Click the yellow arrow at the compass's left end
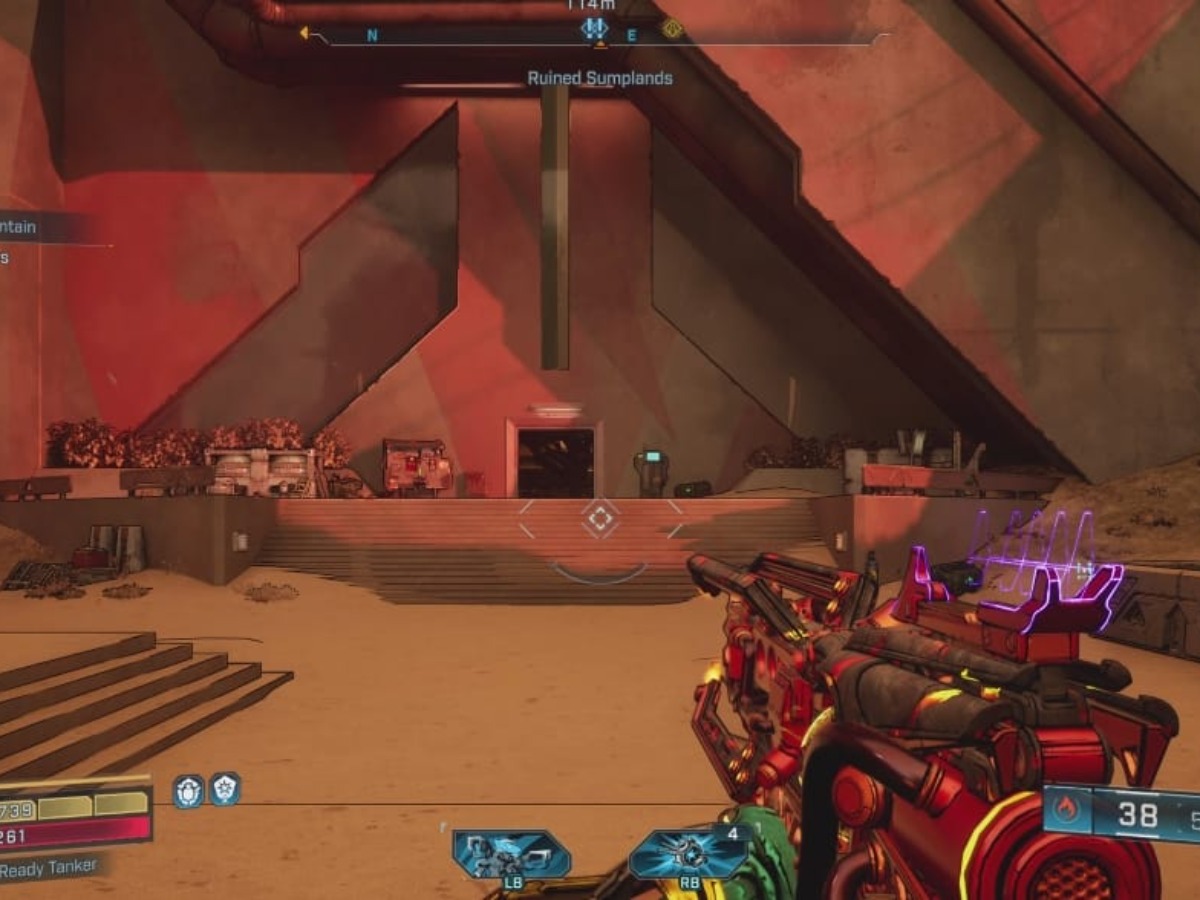1200x900 pixels. click(303, 33)
